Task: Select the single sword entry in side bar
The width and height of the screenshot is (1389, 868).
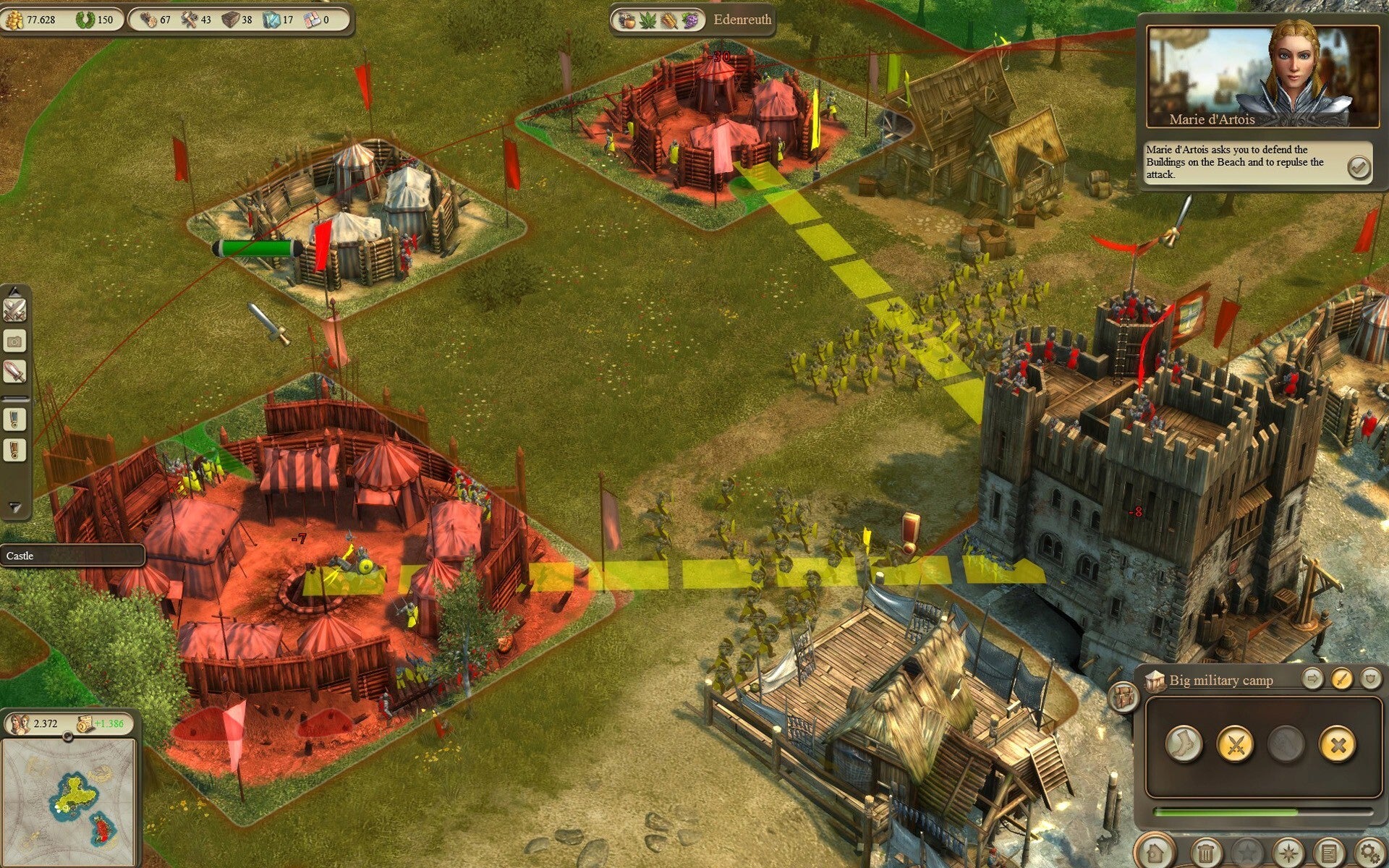Action: pos(15,372)
